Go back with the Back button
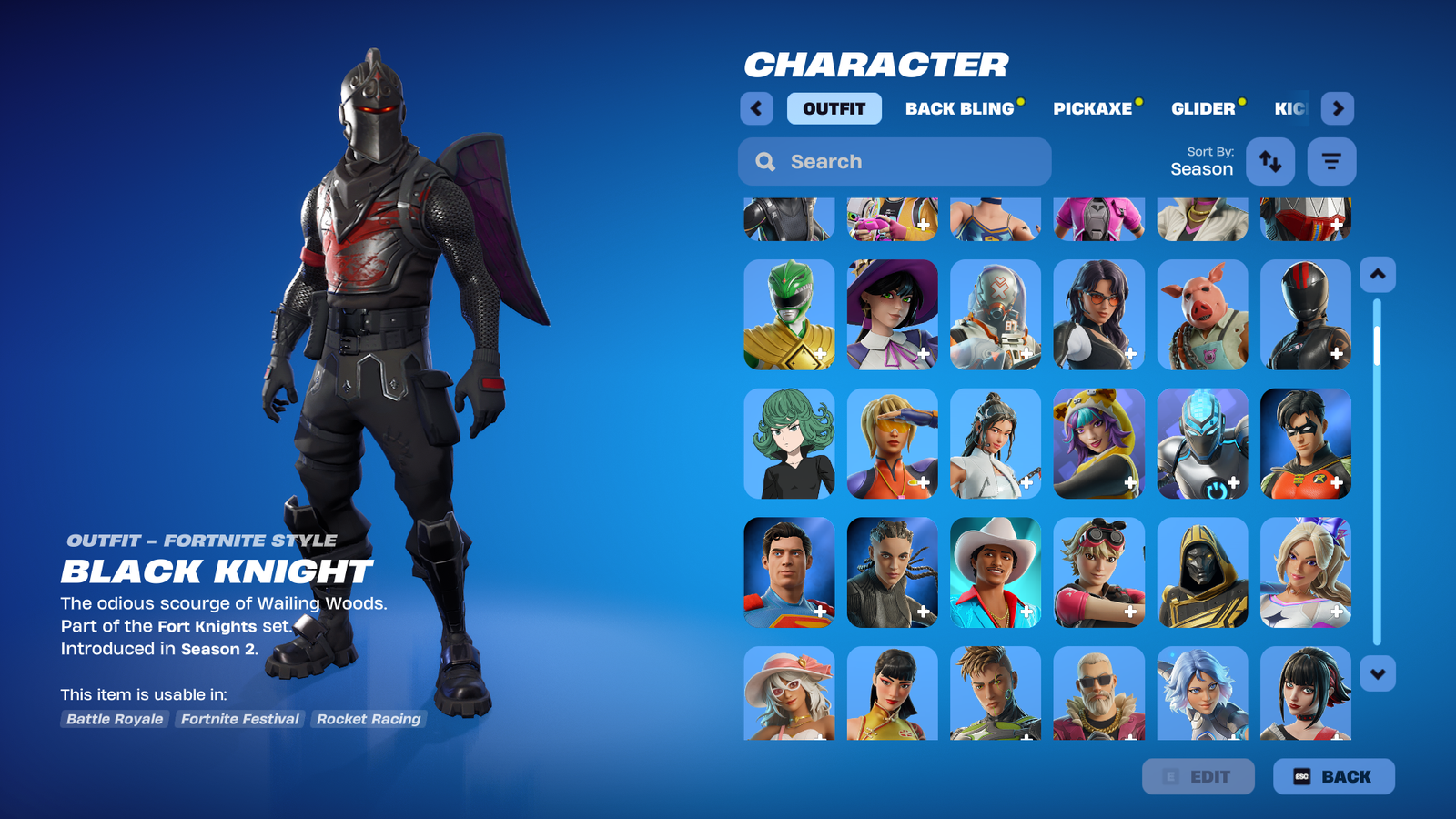Screen dimensions: 1456x819 tap(1333, 776)
